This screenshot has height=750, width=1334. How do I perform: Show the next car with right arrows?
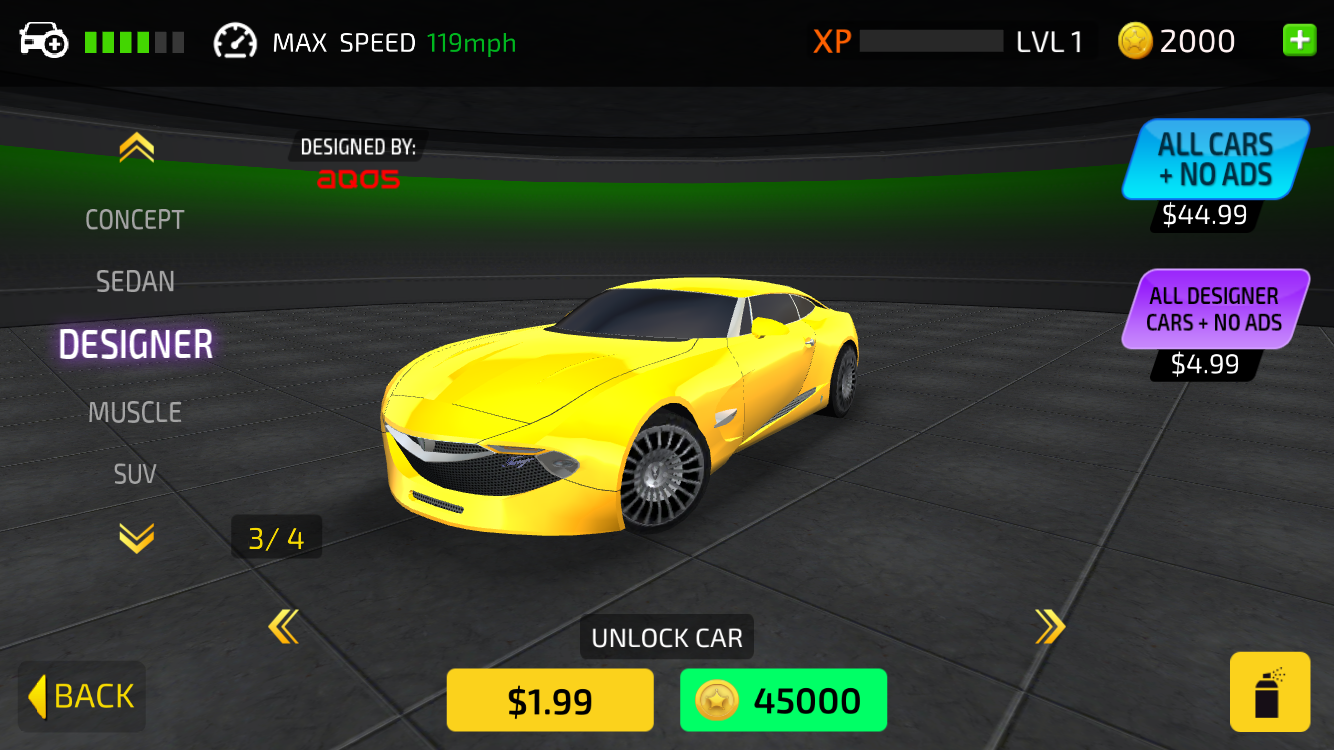click(x=1049, y=627)
